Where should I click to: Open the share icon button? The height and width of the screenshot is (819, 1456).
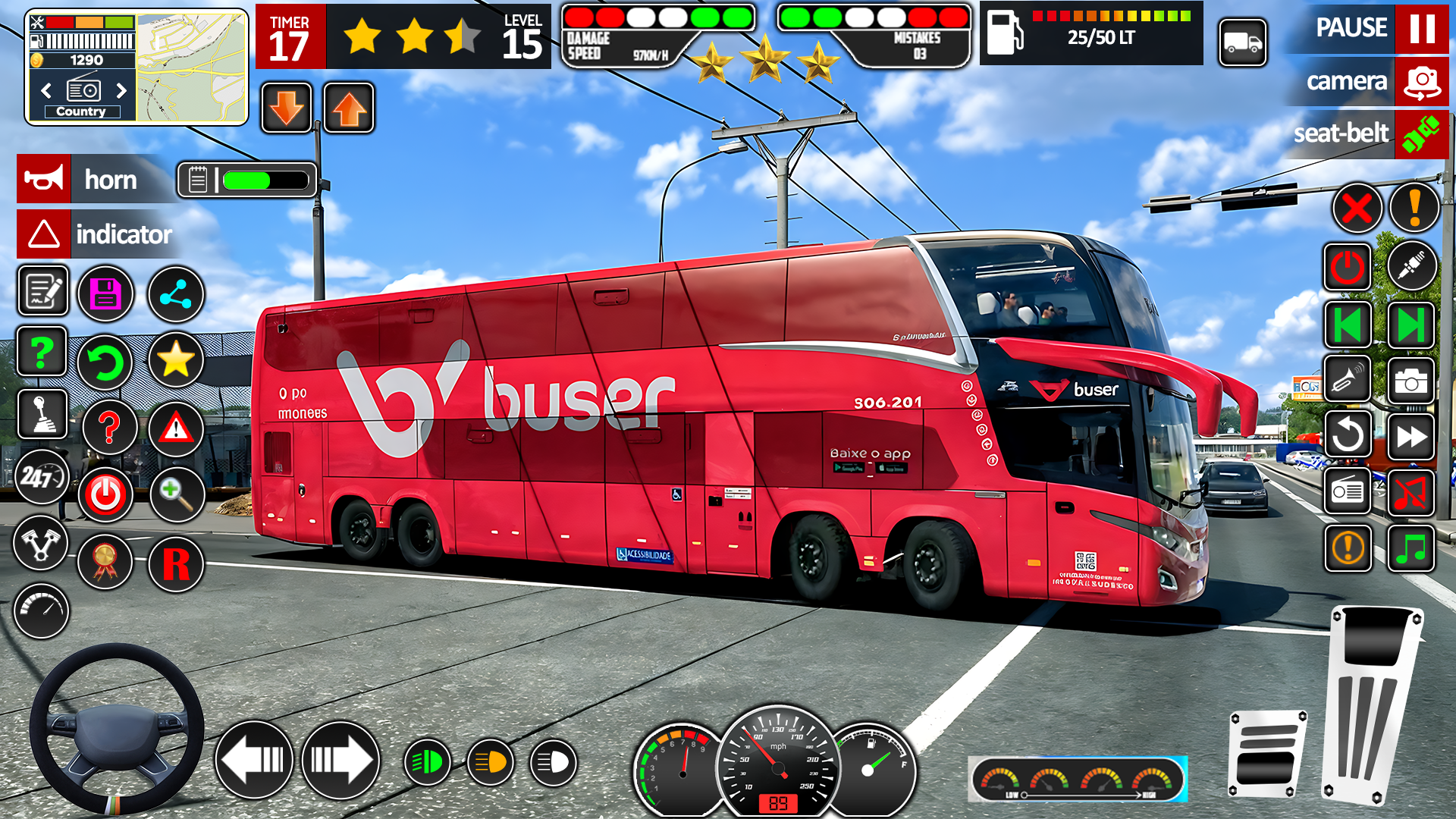pyautogui.click(x=175, y=293)
